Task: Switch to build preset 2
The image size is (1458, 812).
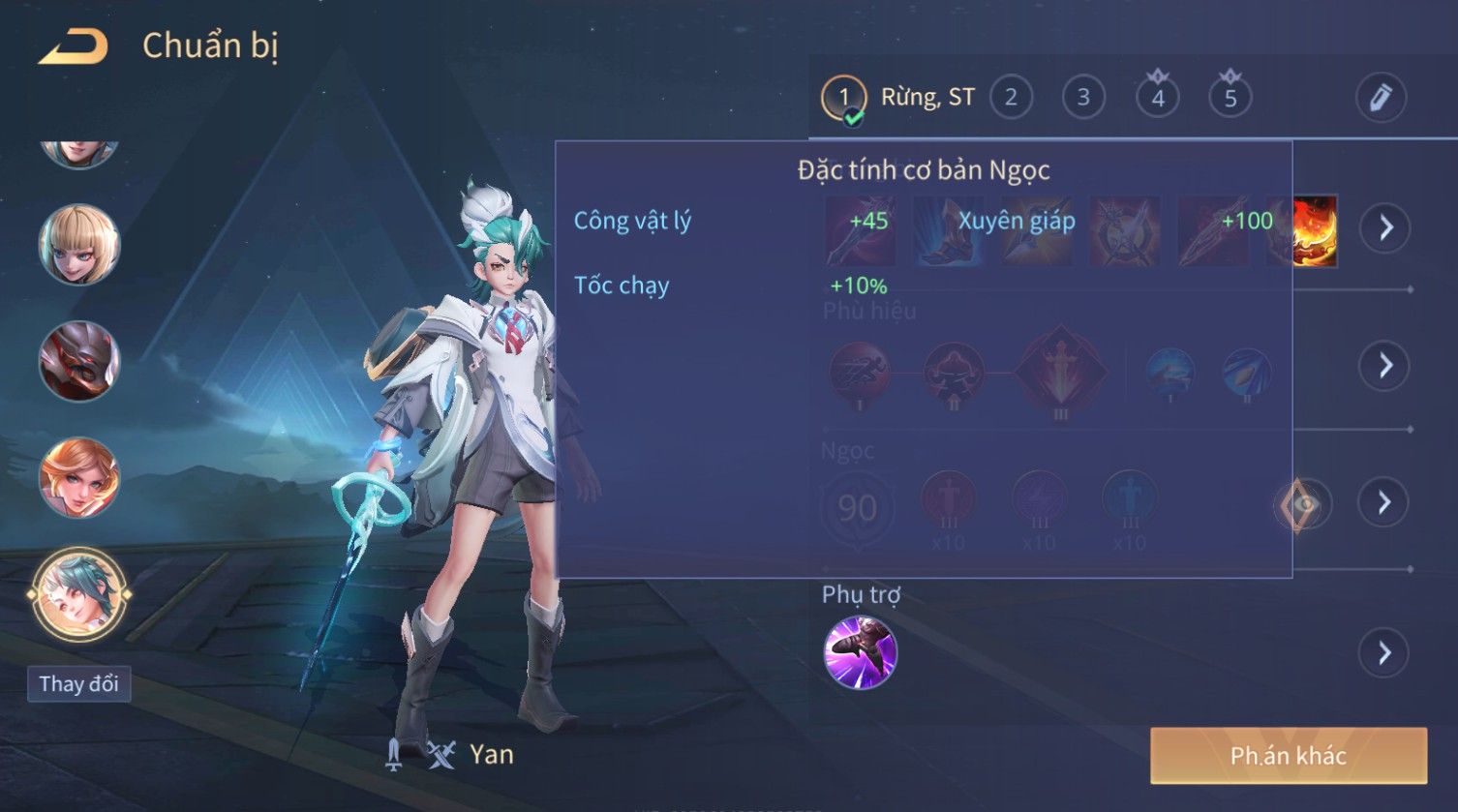Action: point(1011,98)
